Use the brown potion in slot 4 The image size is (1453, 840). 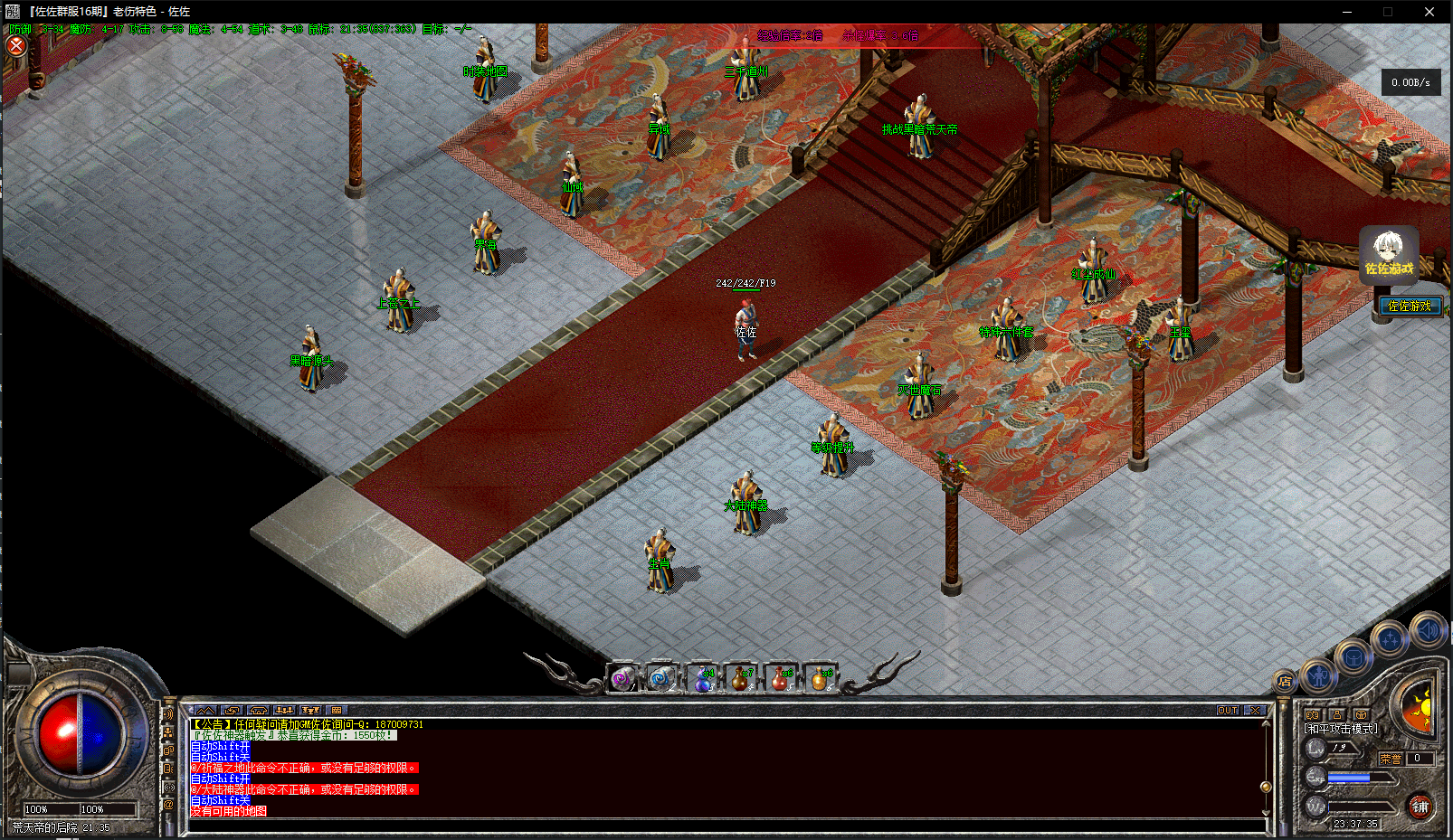coord(741,679)
